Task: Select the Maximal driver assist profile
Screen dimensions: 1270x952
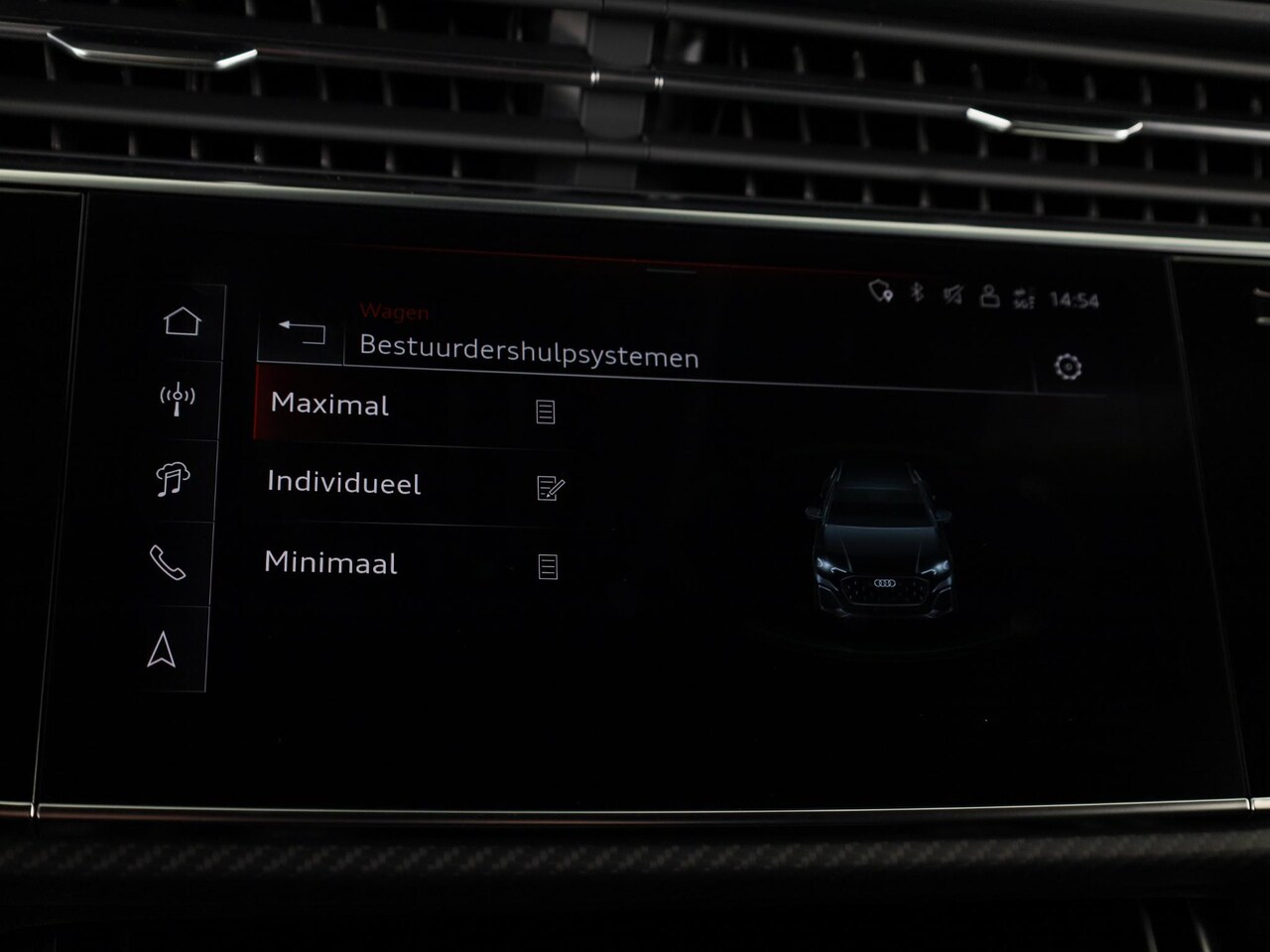Action: [x=330, y=405]
